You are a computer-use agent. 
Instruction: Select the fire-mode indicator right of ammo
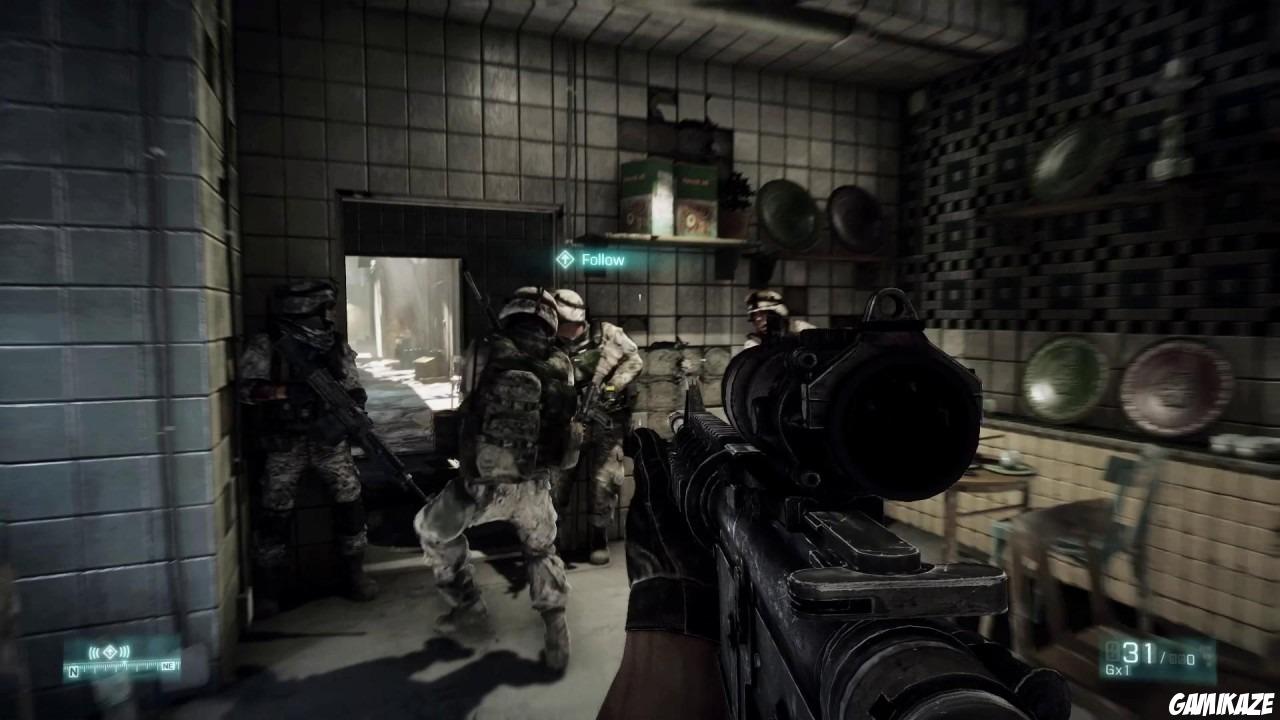point(1208,653)
